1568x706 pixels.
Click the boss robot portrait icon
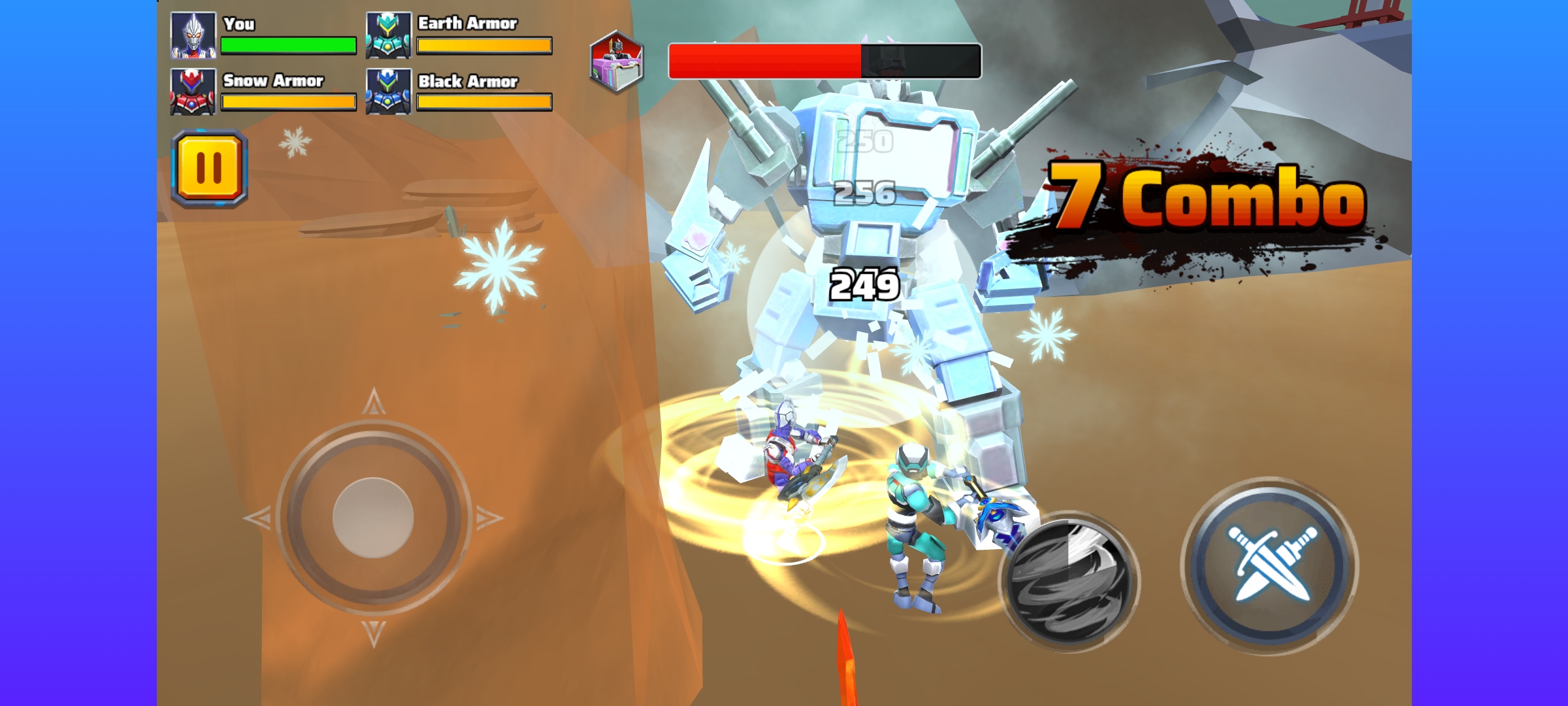tap(617, 61)
